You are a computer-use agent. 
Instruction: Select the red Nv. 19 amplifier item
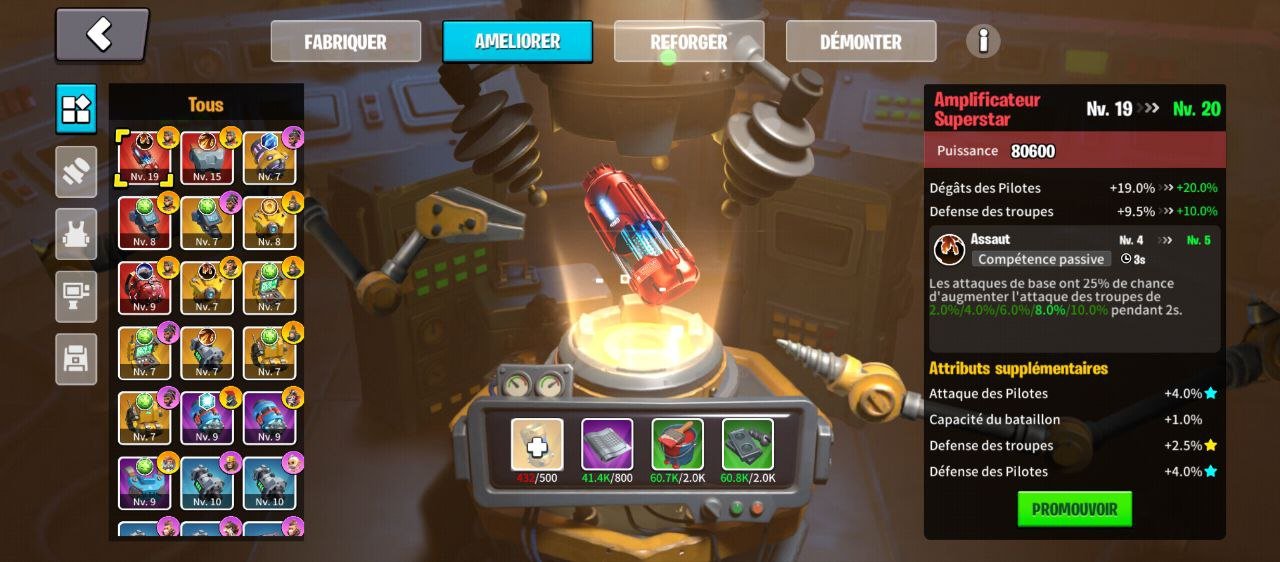(145, 158)
